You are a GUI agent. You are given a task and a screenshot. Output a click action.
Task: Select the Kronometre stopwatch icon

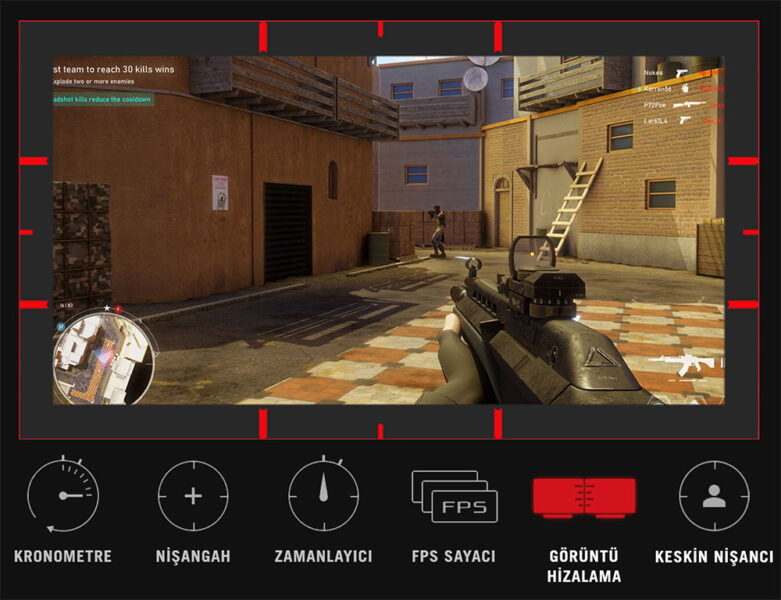click(x=62, y=496)
